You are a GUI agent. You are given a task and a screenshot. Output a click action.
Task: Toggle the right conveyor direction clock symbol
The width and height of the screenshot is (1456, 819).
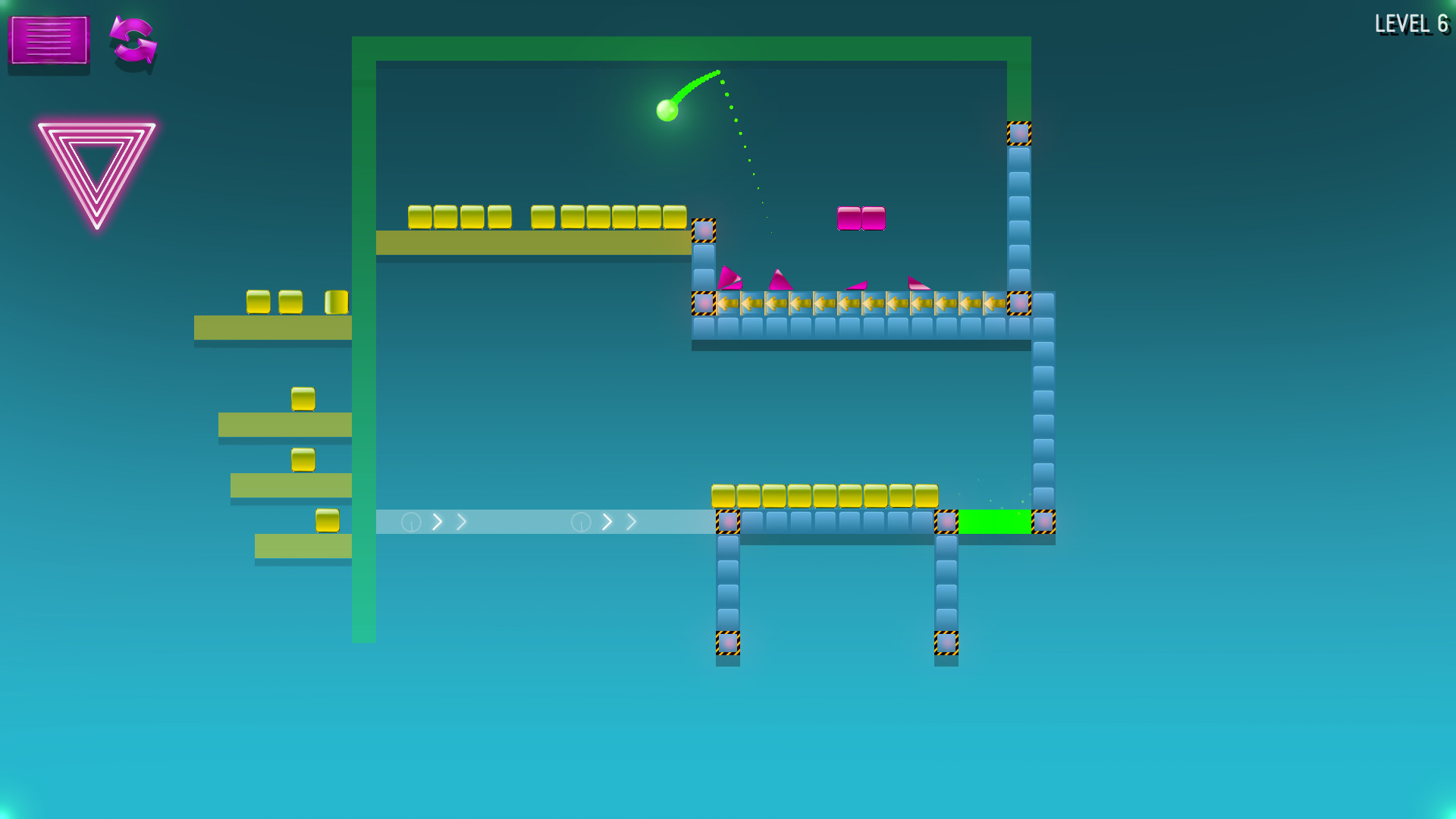click(x=580, y=522)
